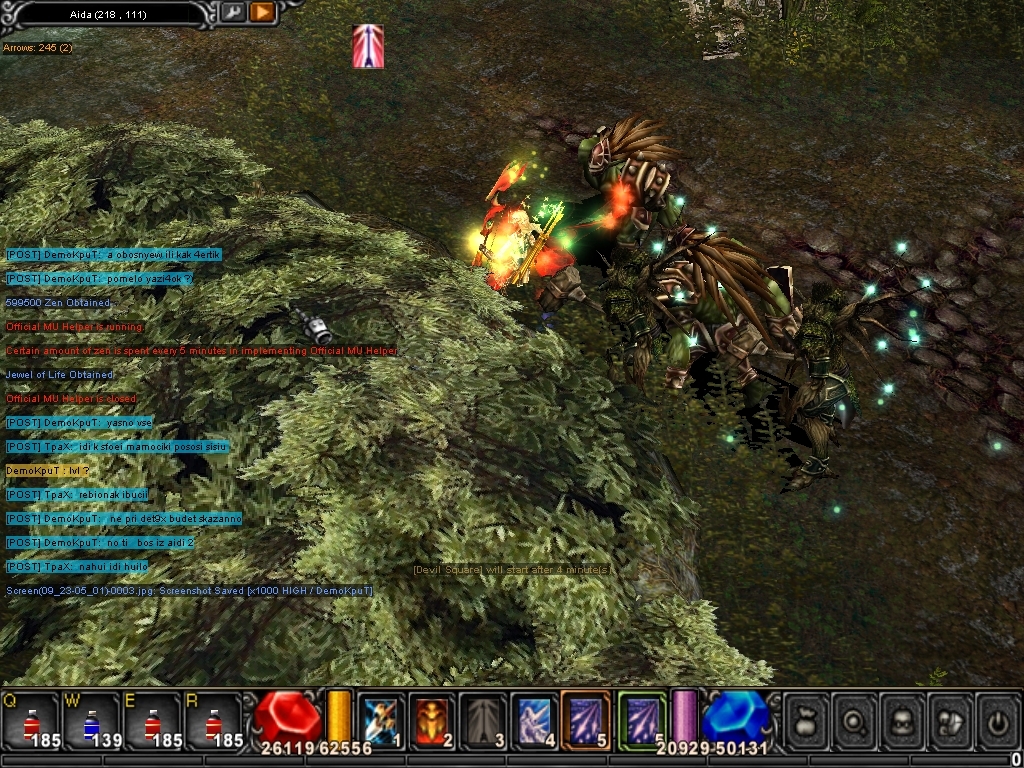1024x768 pixels.
Task: Click the arrow buff icon
Action: [x=368, y=46]
